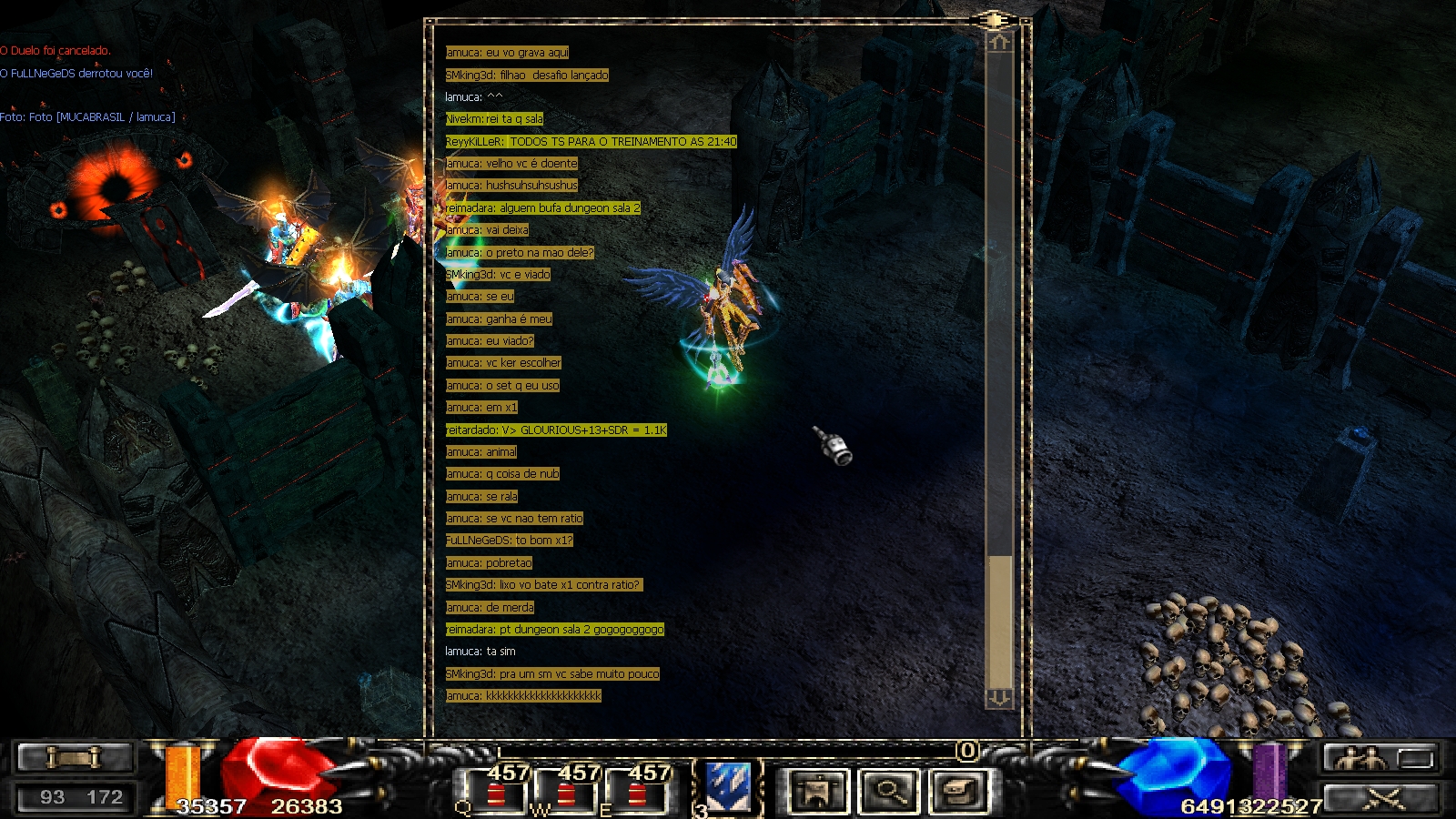The image size is (1456, 819).
Task: Click ReyyKiLLeR's treinamento chat message
Action: [x=591, y=142]
